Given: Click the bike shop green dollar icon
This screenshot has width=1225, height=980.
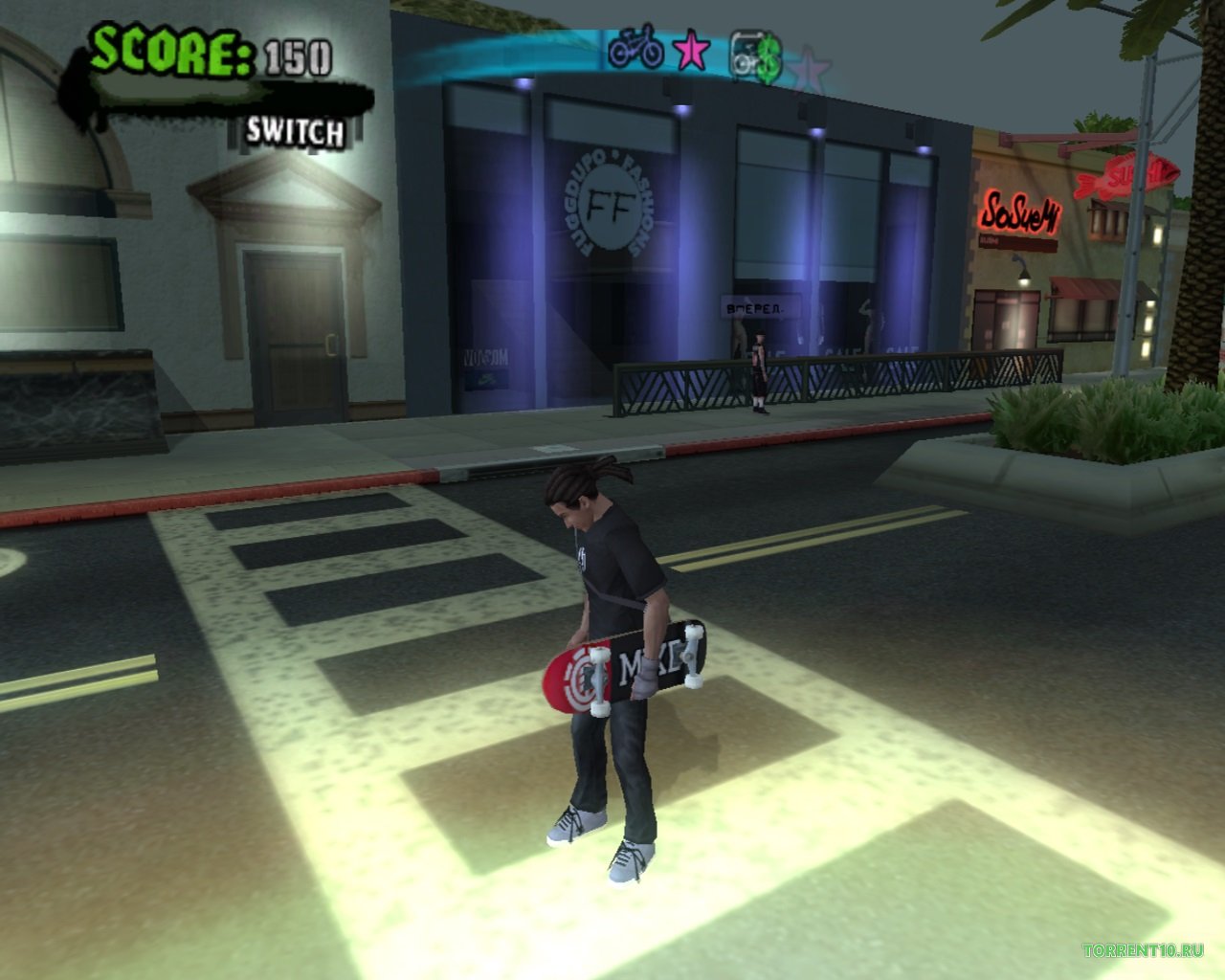Looking at the screenshot, I should pos(756,56).
